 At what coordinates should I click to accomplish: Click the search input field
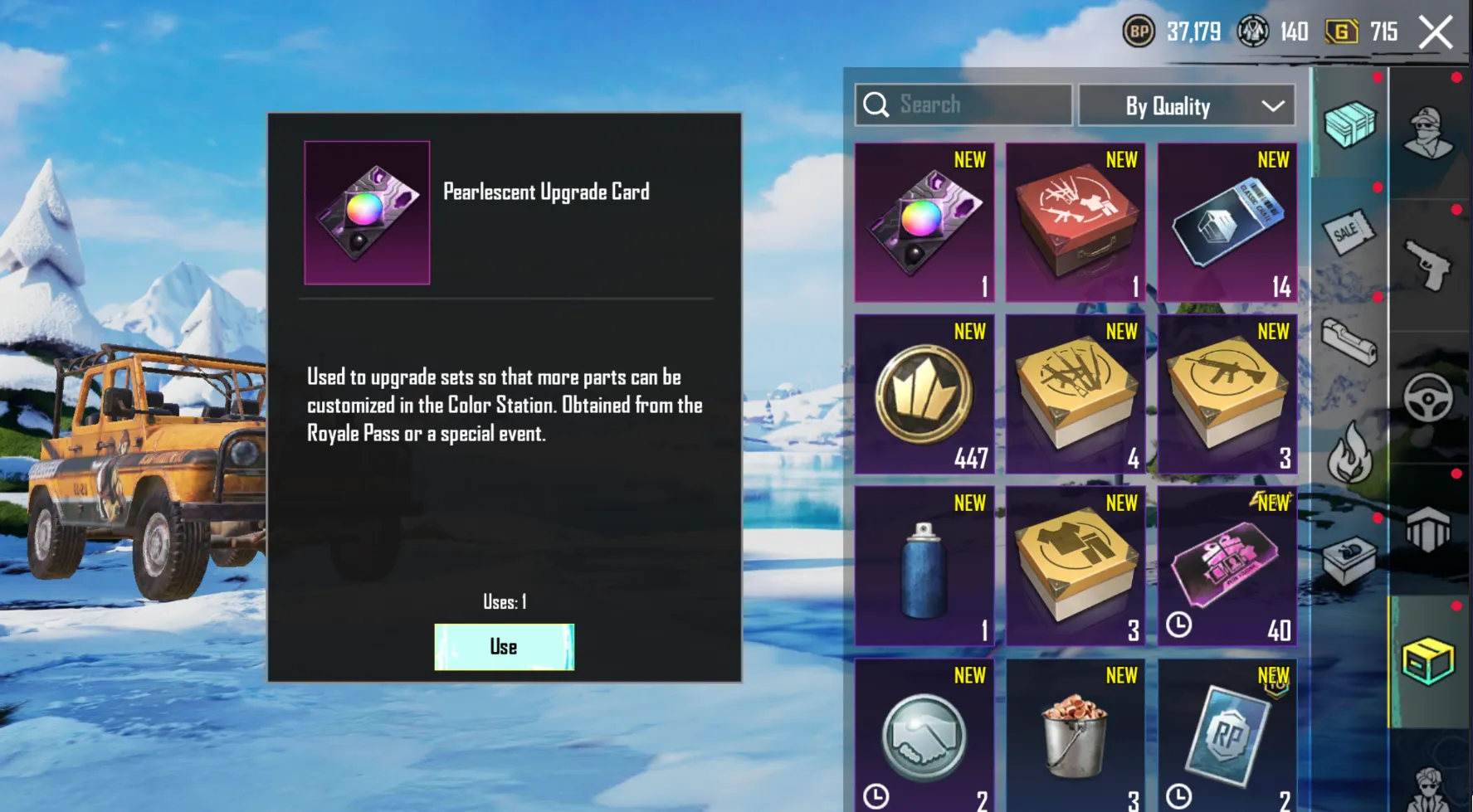[x=963, y=105]
